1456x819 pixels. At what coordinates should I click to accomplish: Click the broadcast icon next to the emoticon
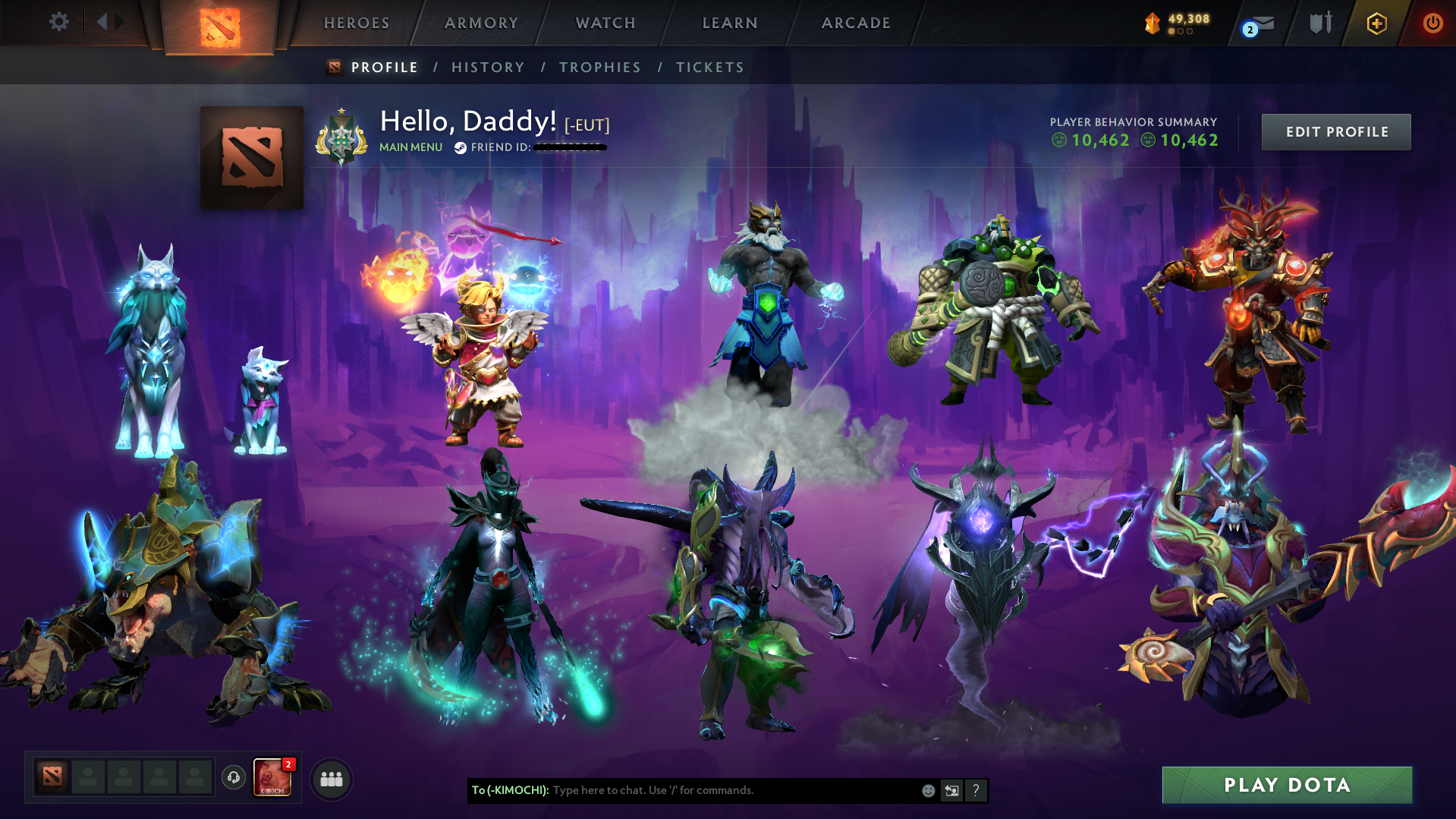pyautogui.click(x=952, y=790)
